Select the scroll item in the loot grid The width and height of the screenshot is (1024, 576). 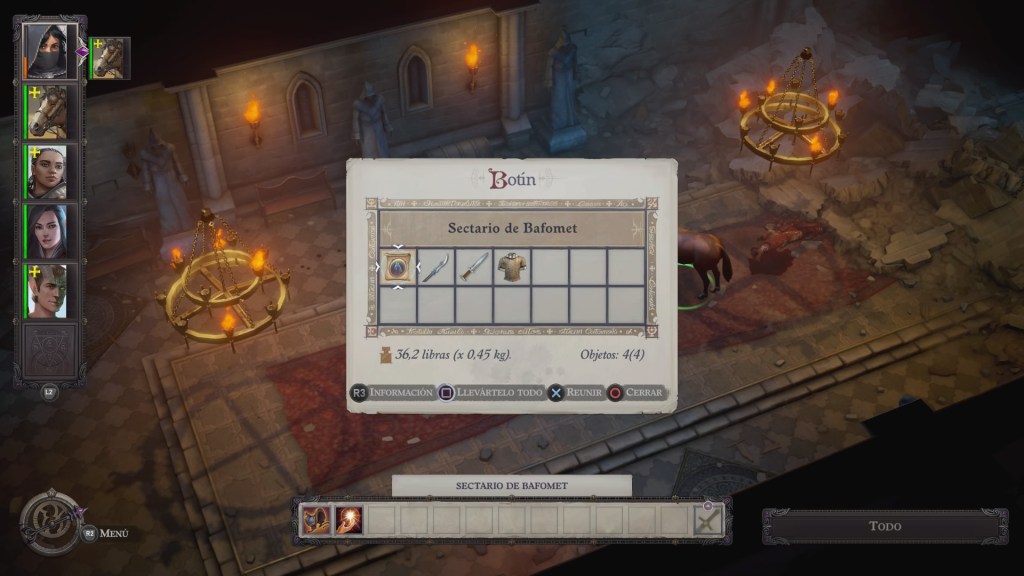point(397,267)
